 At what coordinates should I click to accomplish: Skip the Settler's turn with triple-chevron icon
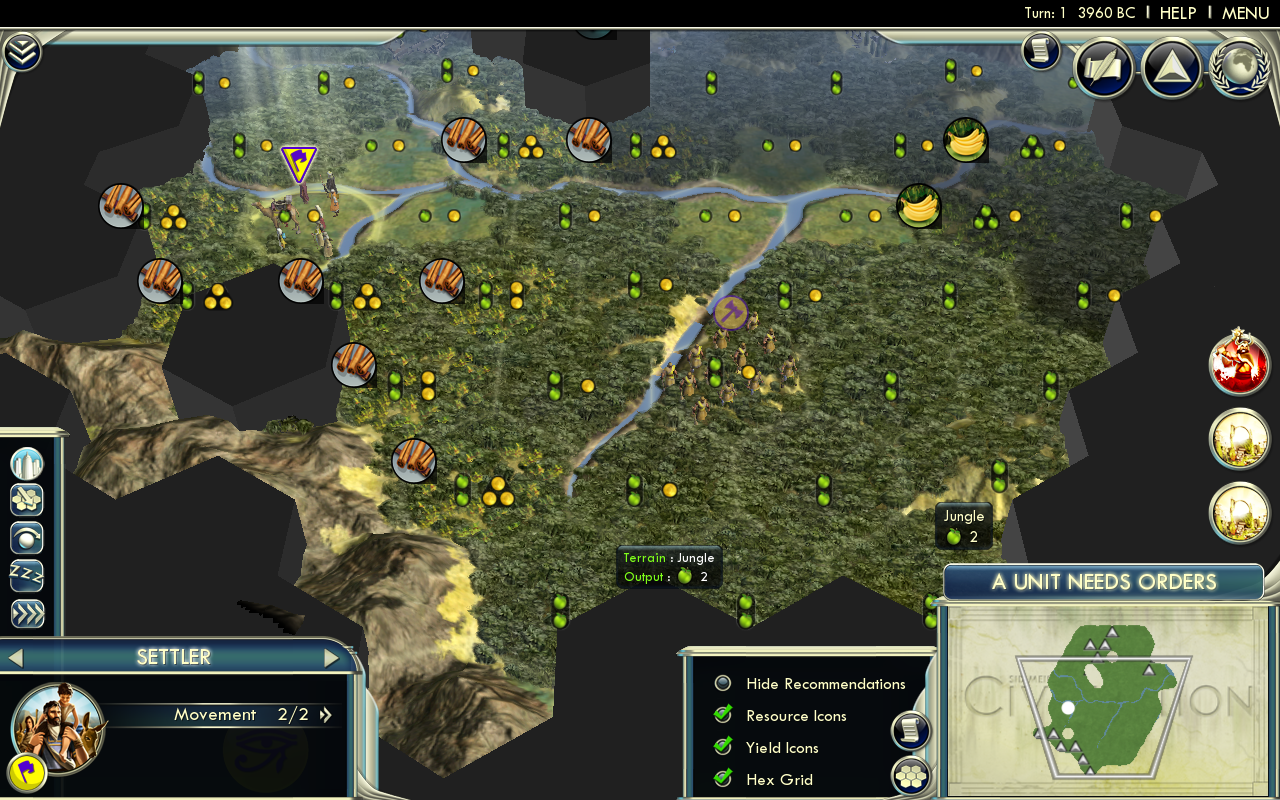(x=27, y=613)
